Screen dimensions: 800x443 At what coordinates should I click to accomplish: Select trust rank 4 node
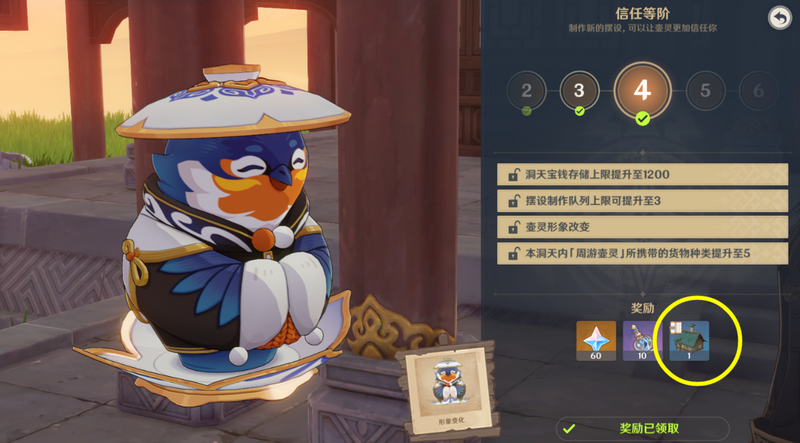(642, 90)
